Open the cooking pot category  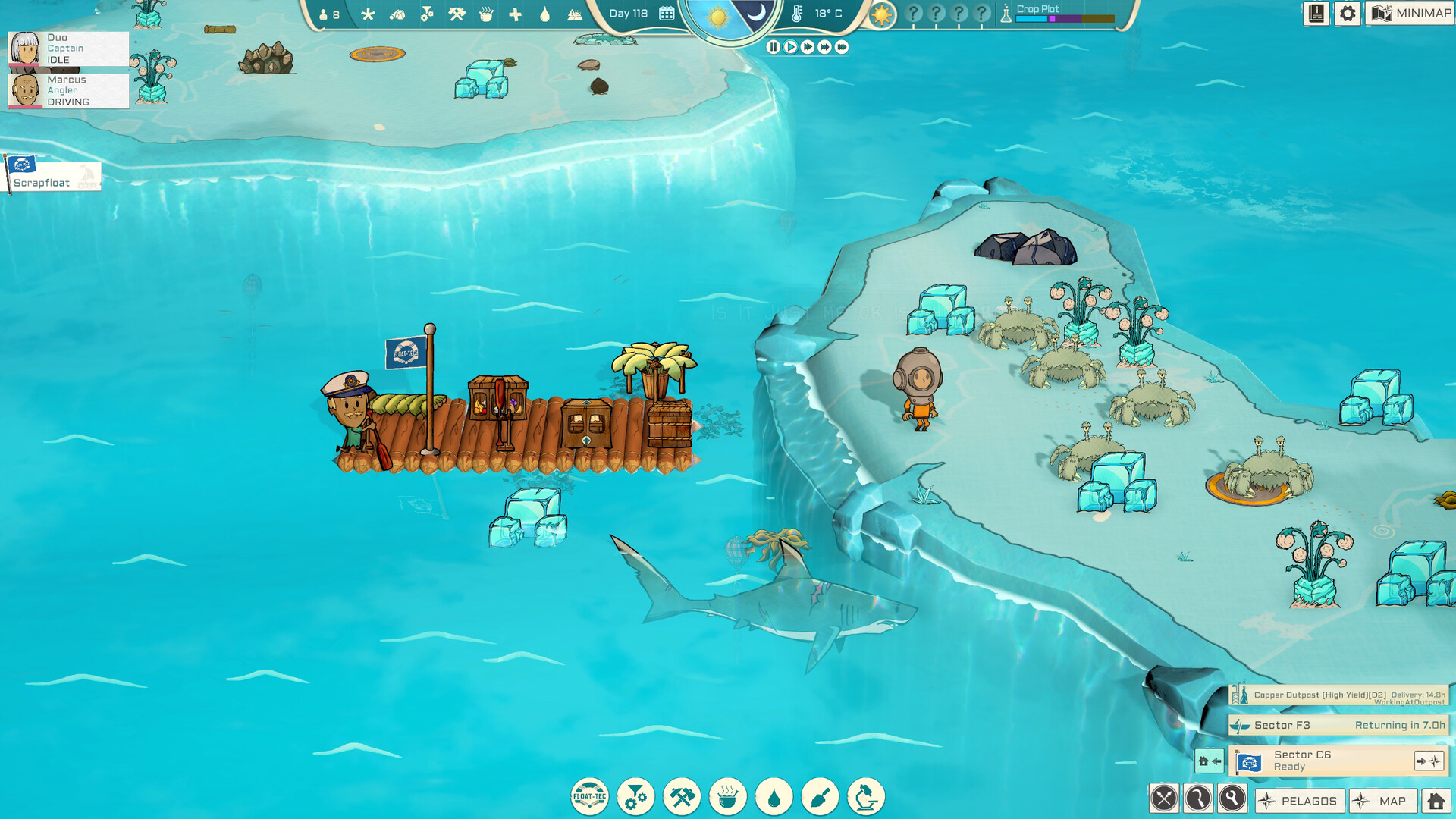(x=728, y=797)
